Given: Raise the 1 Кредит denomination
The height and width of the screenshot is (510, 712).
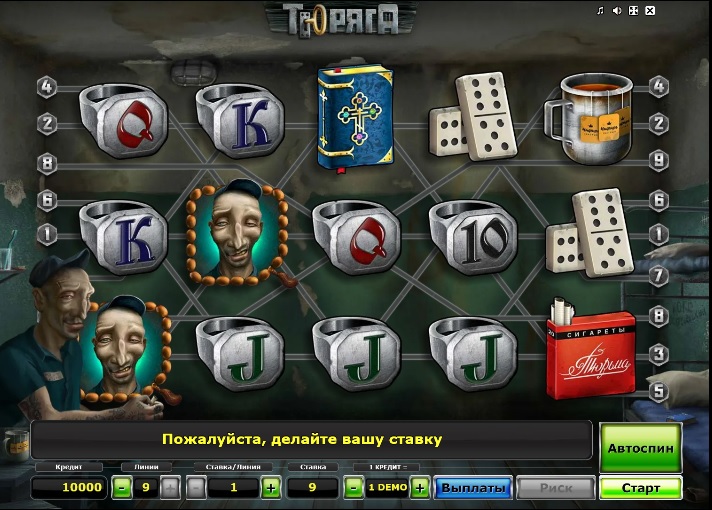Looking at the screenshot, I should (x=420, y=488).
